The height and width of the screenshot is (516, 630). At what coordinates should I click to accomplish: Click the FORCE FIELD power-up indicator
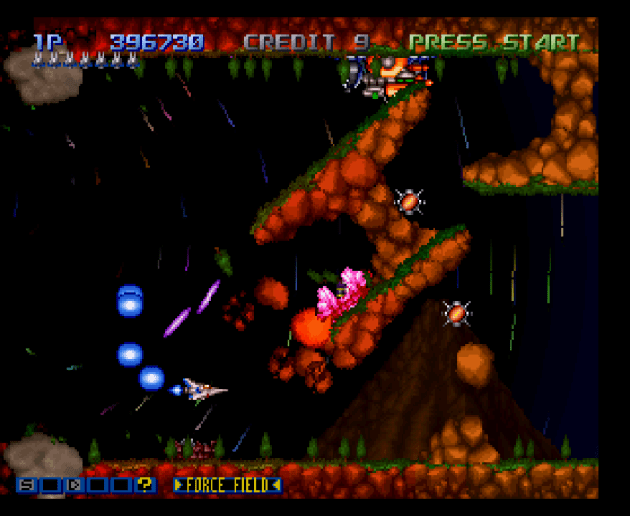coord(228,485)
